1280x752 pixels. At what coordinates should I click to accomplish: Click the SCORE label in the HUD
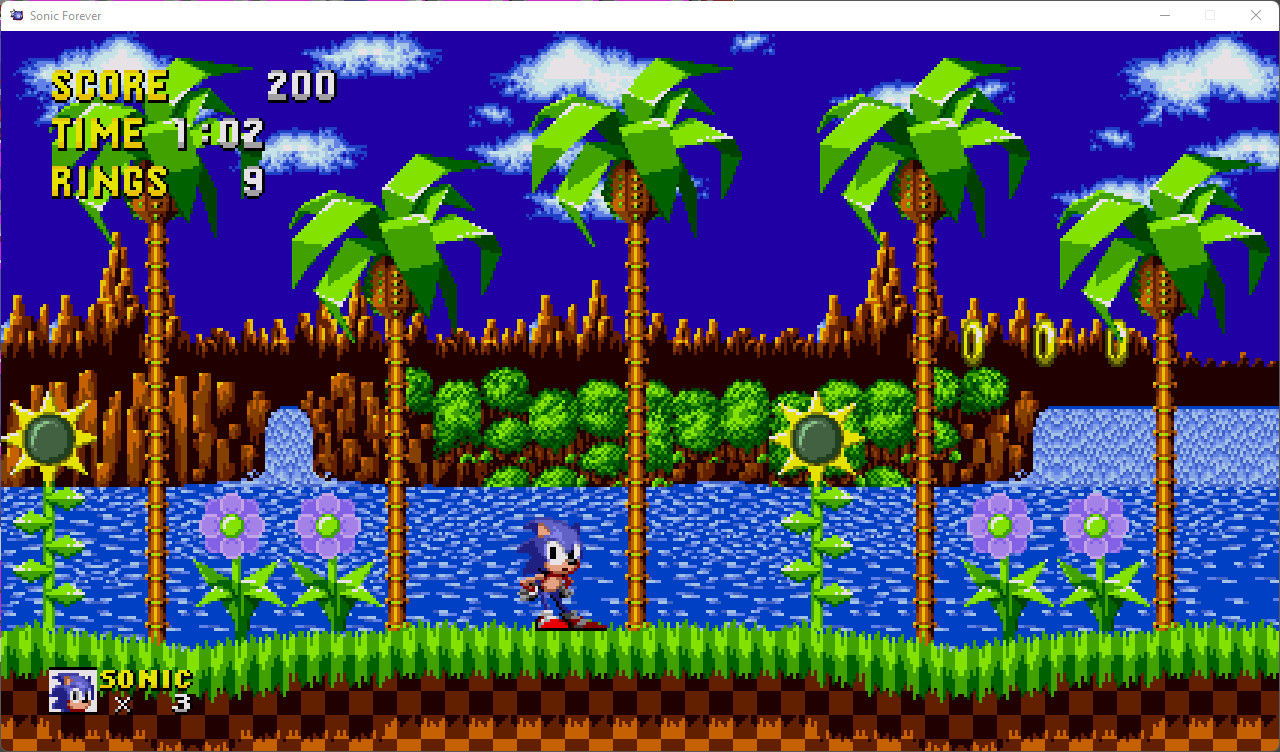point(110,85)
